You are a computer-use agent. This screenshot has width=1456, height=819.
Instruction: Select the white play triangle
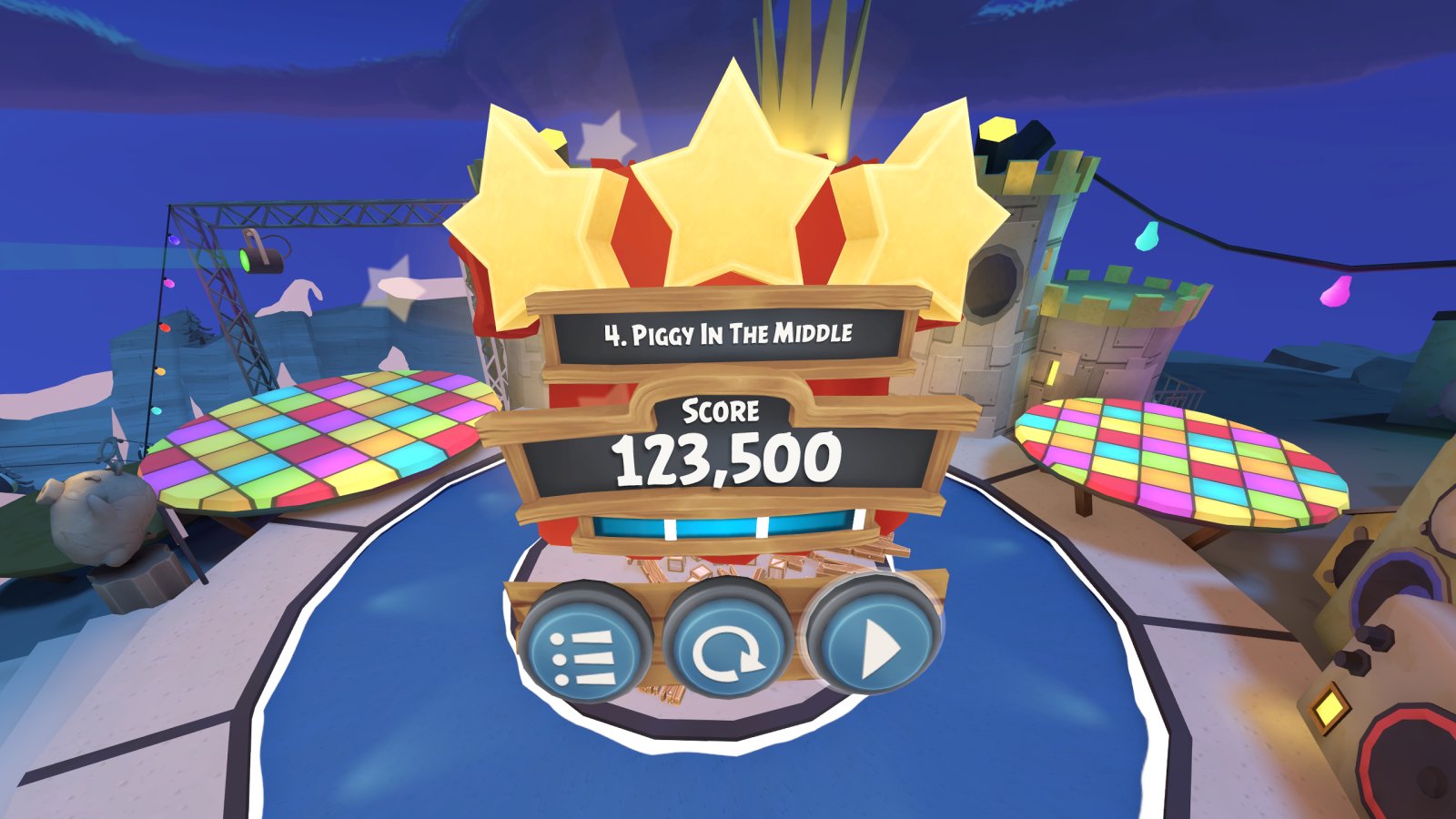click(876, 648)
